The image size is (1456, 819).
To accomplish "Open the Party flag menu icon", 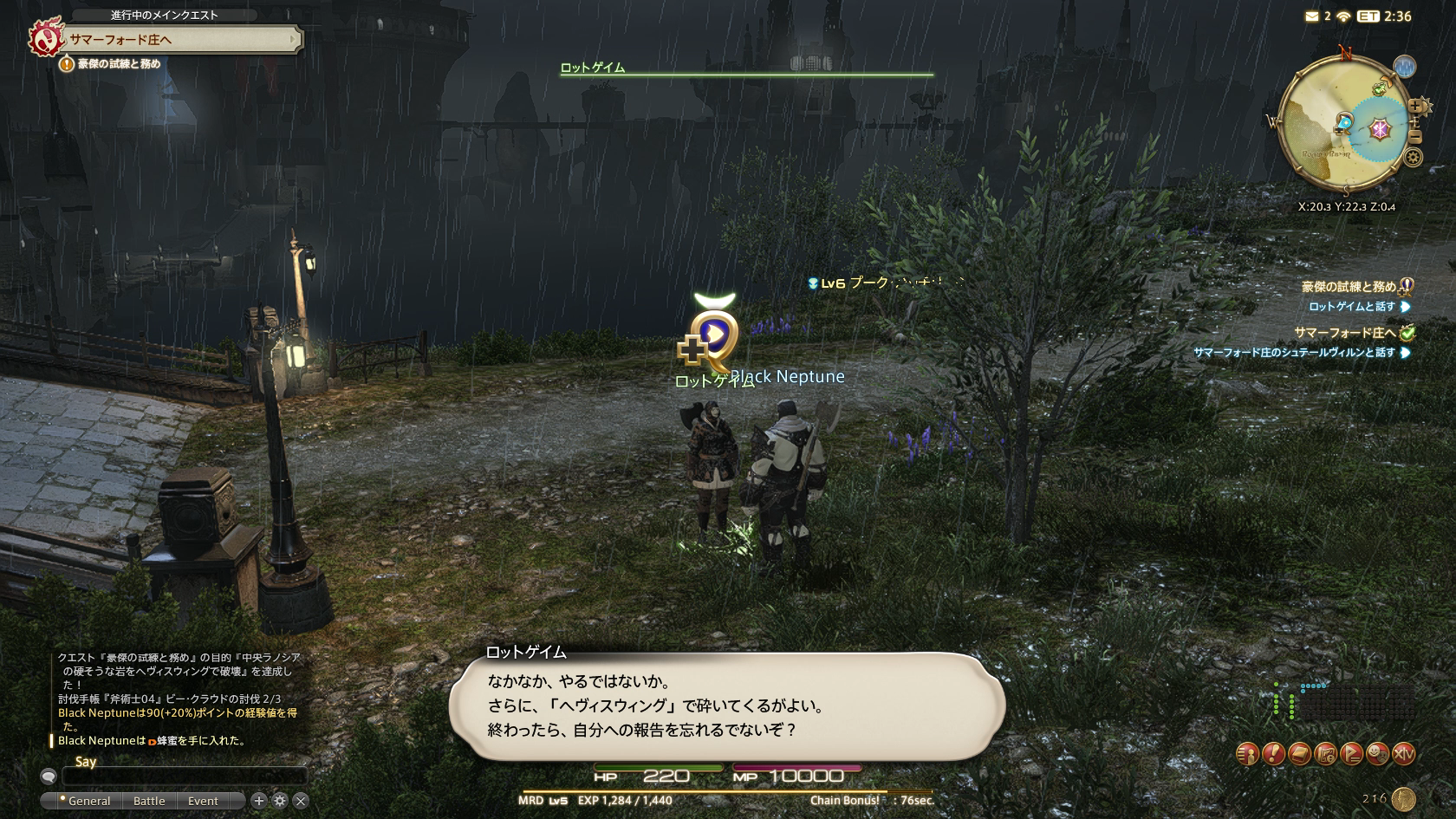I will pos(1351,754).
